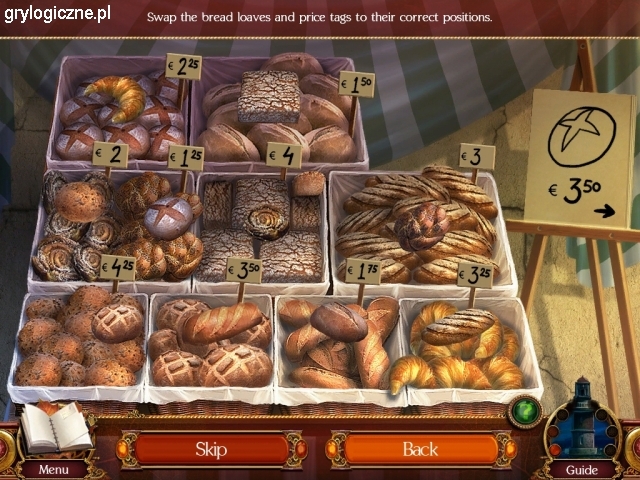Viewport: 640px width, 480px height.
Task: Select the €4.25 price tag
Action: point(117,268)
